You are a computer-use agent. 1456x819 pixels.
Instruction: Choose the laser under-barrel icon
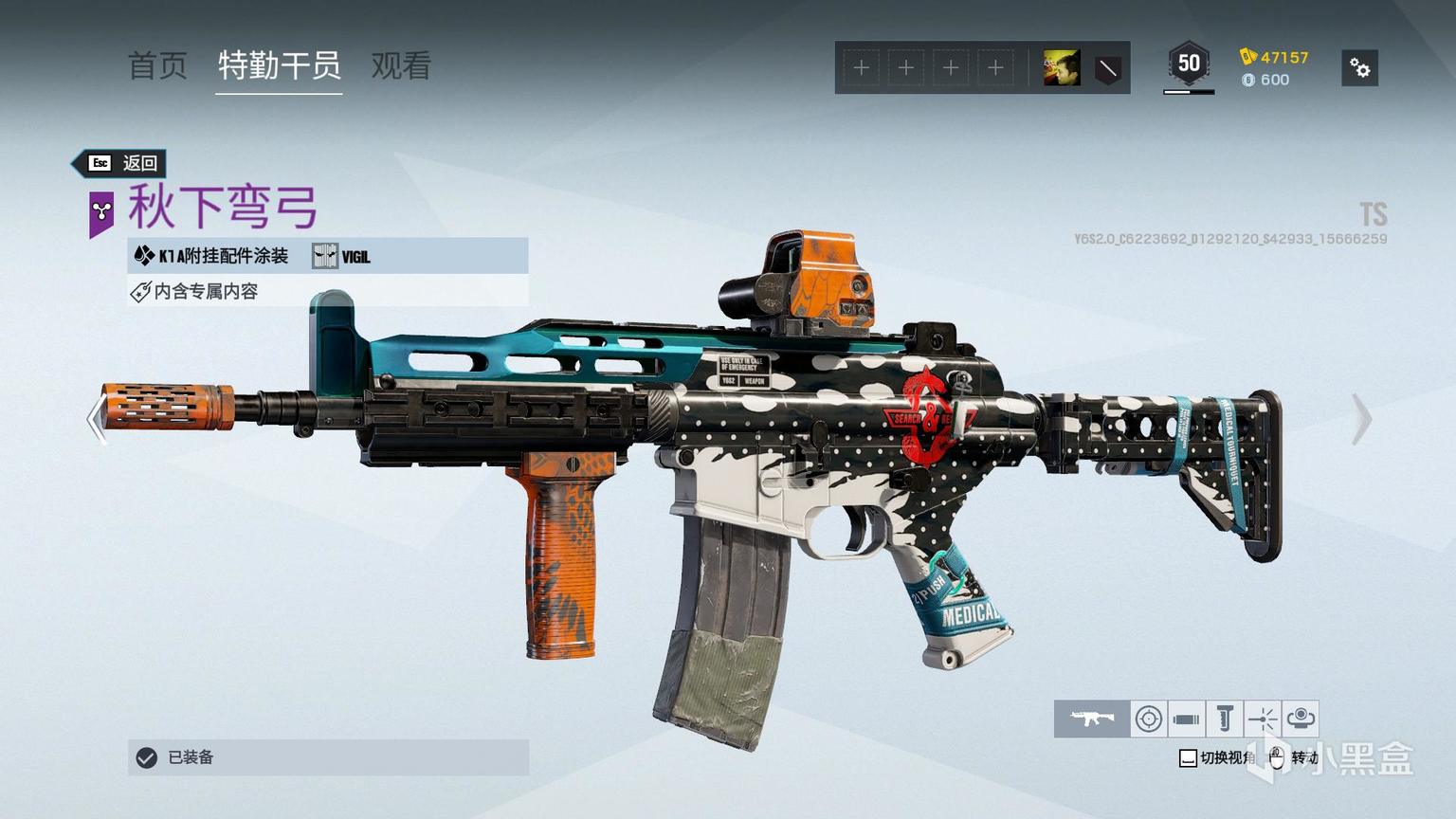click(x=1262, y=719)
